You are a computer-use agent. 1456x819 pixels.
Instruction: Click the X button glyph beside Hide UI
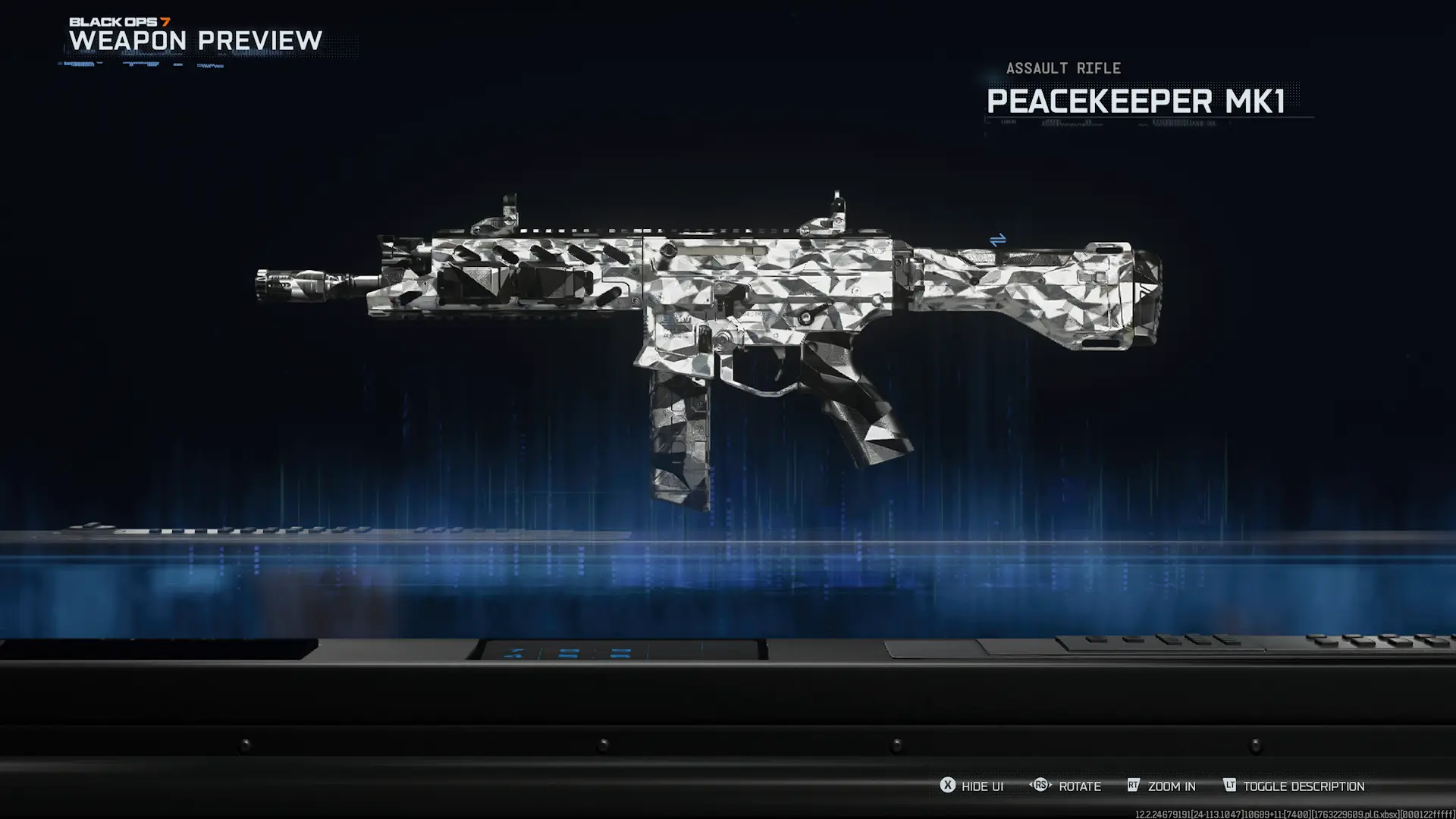click(x=947, y=786)
